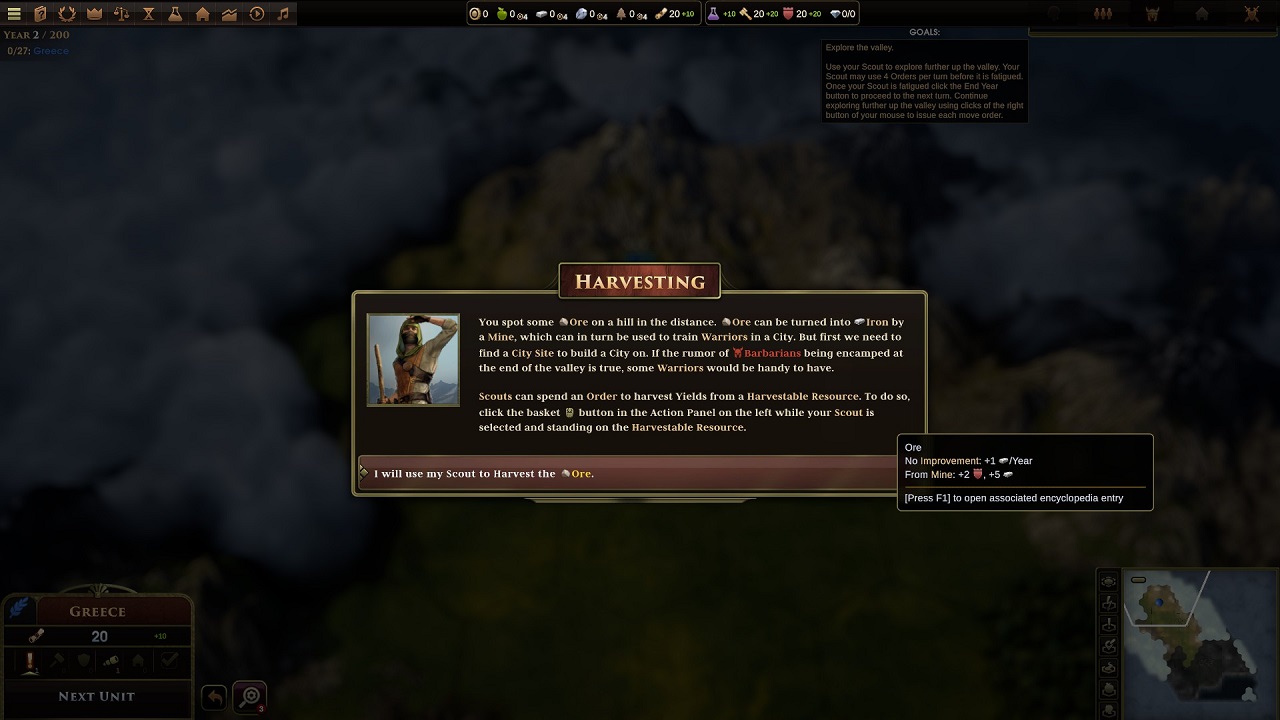
Task: Toggle the topmost map filter beside the minimap
Action: pyautogui.click(x=1108, y=581)
